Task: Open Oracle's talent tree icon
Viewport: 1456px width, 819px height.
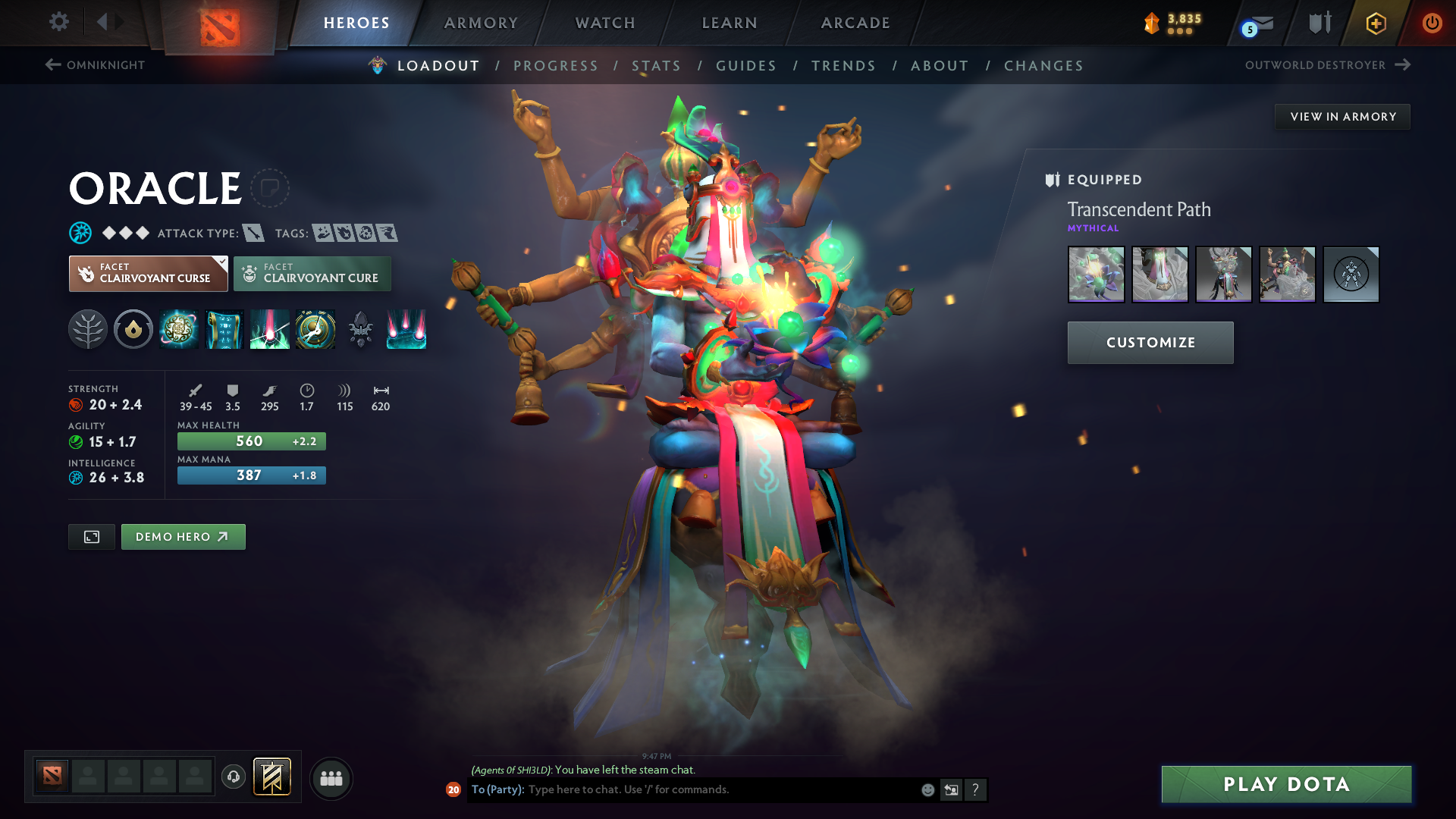Action: click(88, 329)
